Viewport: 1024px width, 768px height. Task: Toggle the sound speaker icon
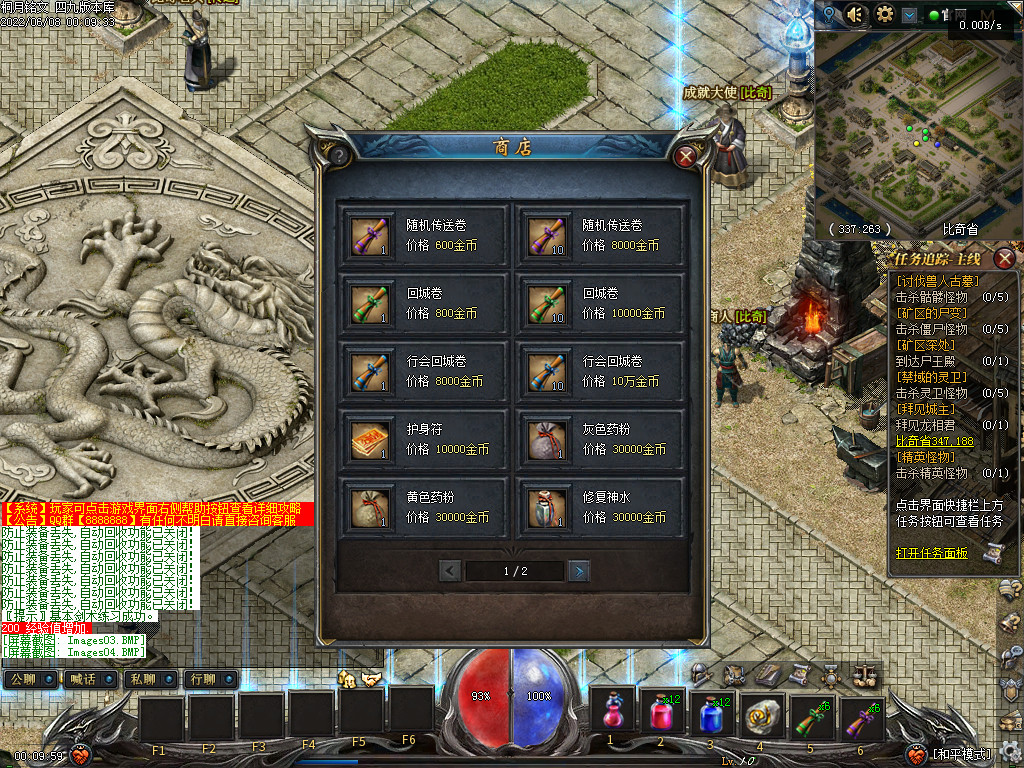coord(855,14)
